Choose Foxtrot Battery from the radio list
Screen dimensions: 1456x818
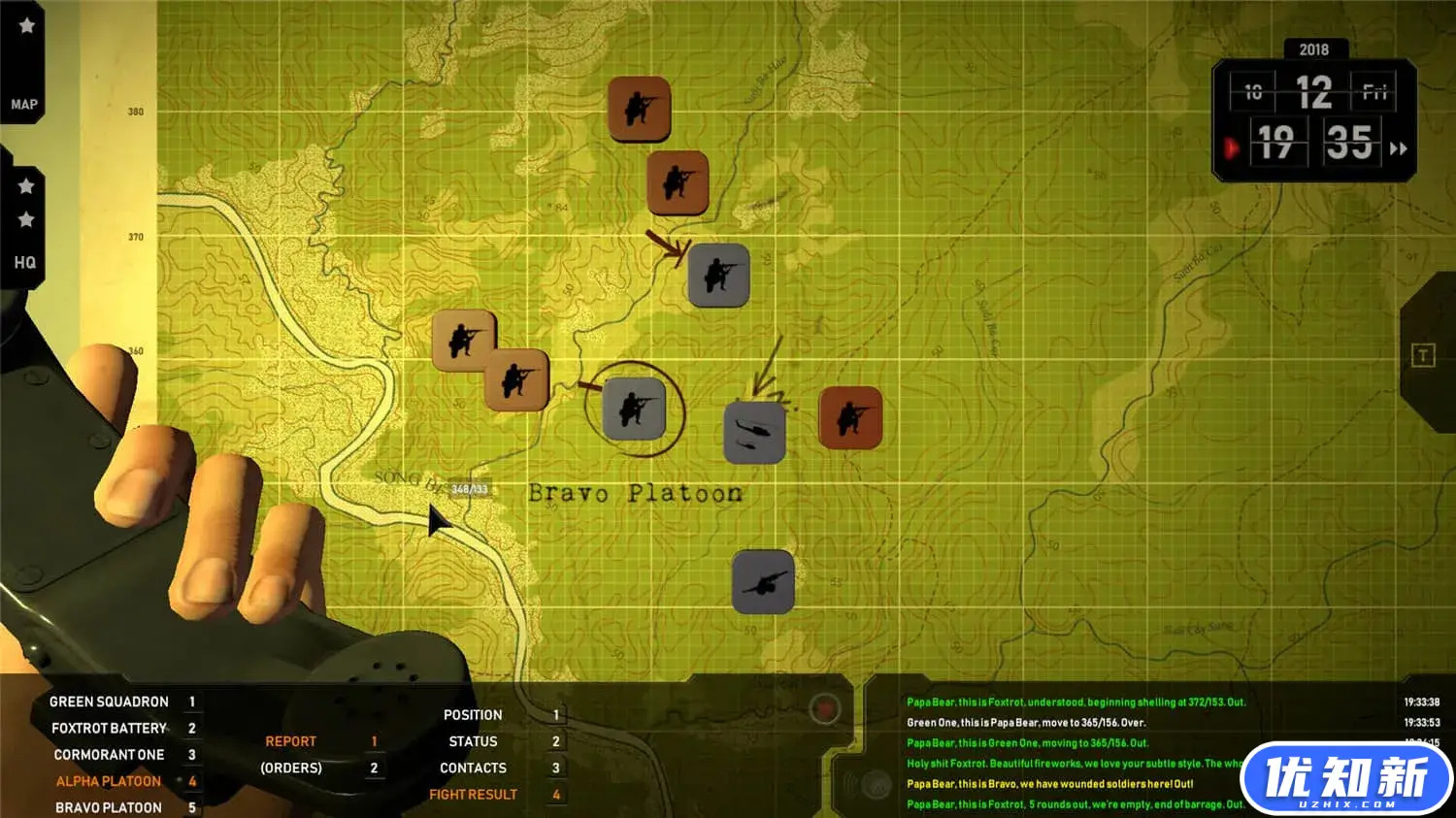click(109, 728)
